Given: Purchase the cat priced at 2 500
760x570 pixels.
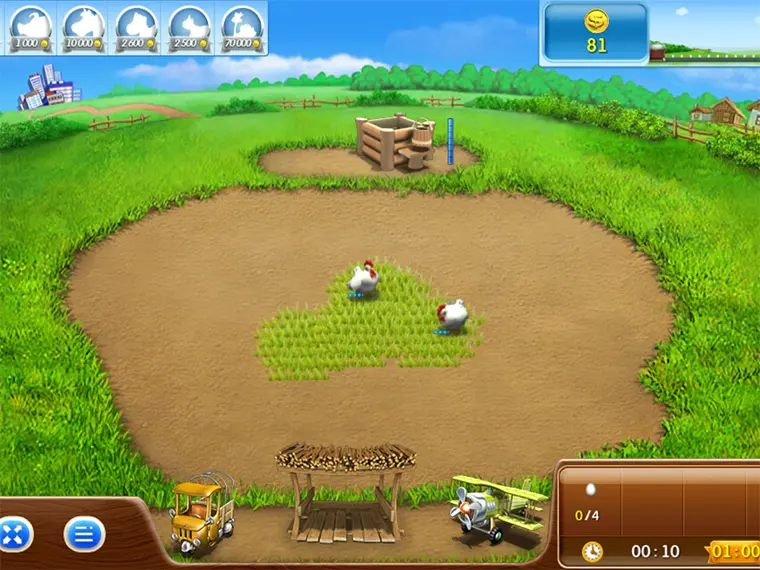Looking at the screenshot, I should click(190, 27).
